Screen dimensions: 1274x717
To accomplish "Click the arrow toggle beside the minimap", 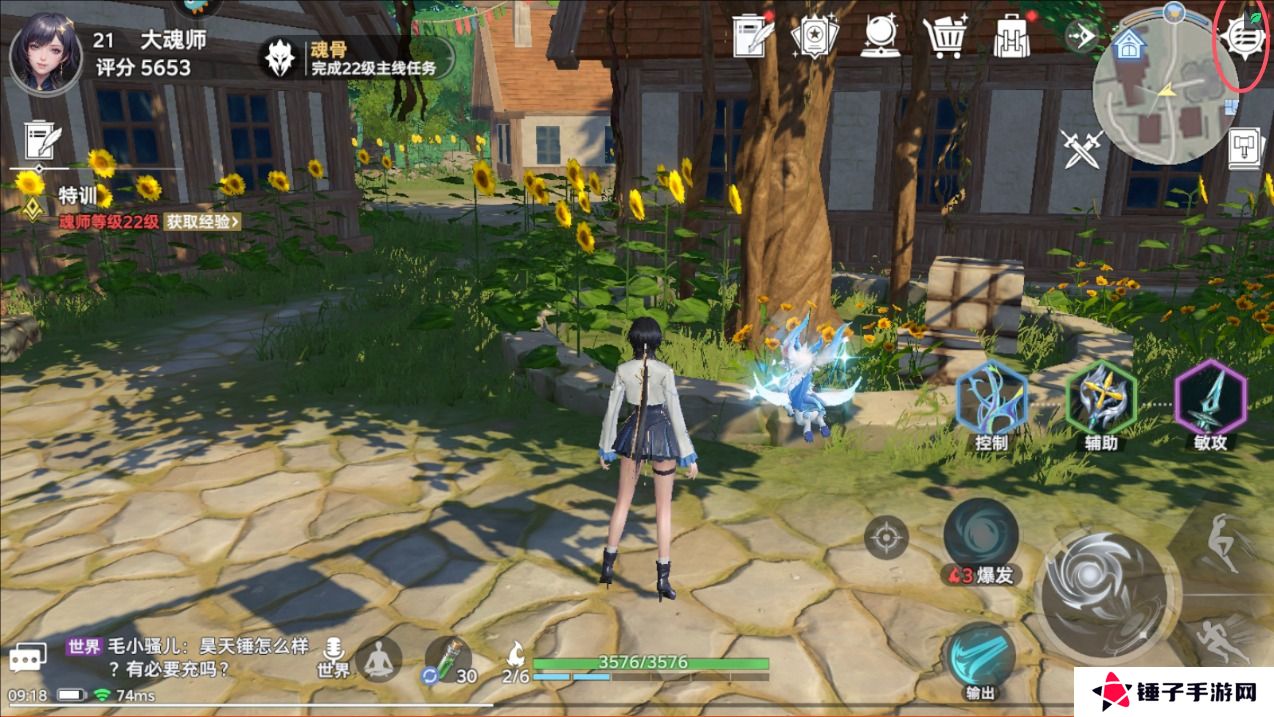I will pos(1081,38).
